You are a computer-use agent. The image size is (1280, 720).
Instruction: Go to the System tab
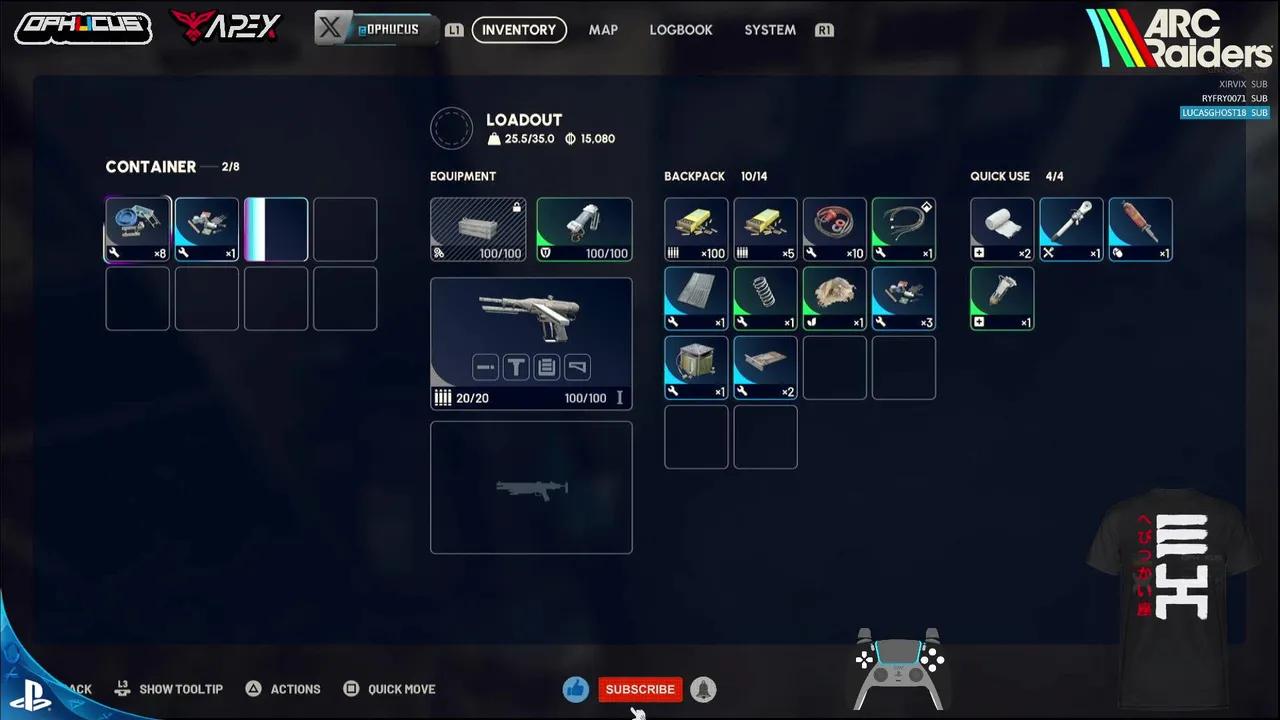click(x=770, y=30)
